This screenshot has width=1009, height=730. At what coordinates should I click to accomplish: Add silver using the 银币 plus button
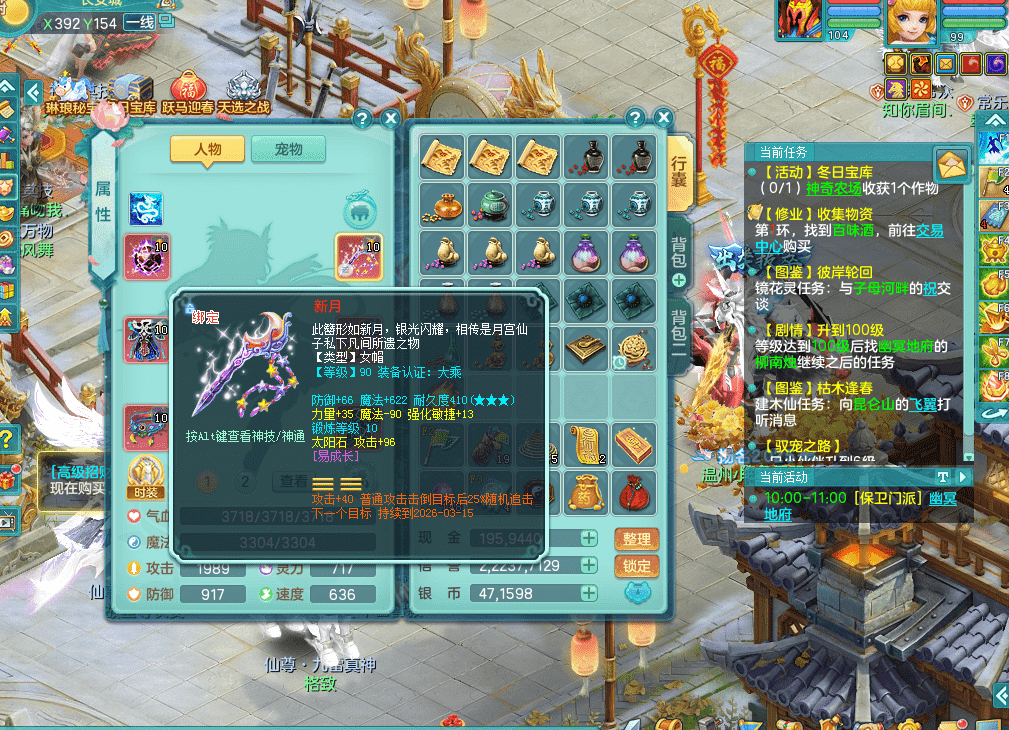pyautogui.click(x=590, y=593)
